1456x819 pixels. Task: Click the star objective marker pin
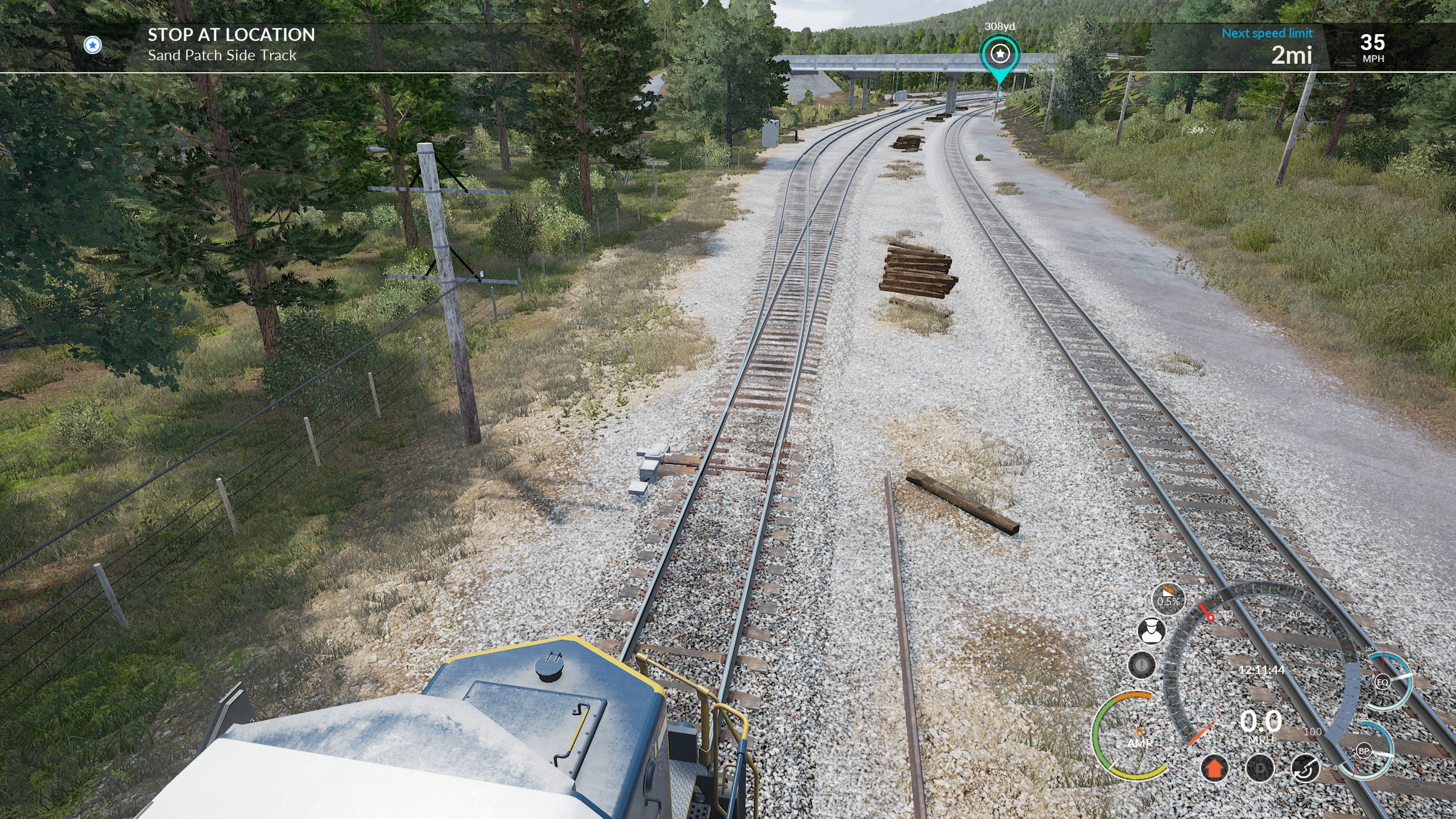(x=999, y=55)
